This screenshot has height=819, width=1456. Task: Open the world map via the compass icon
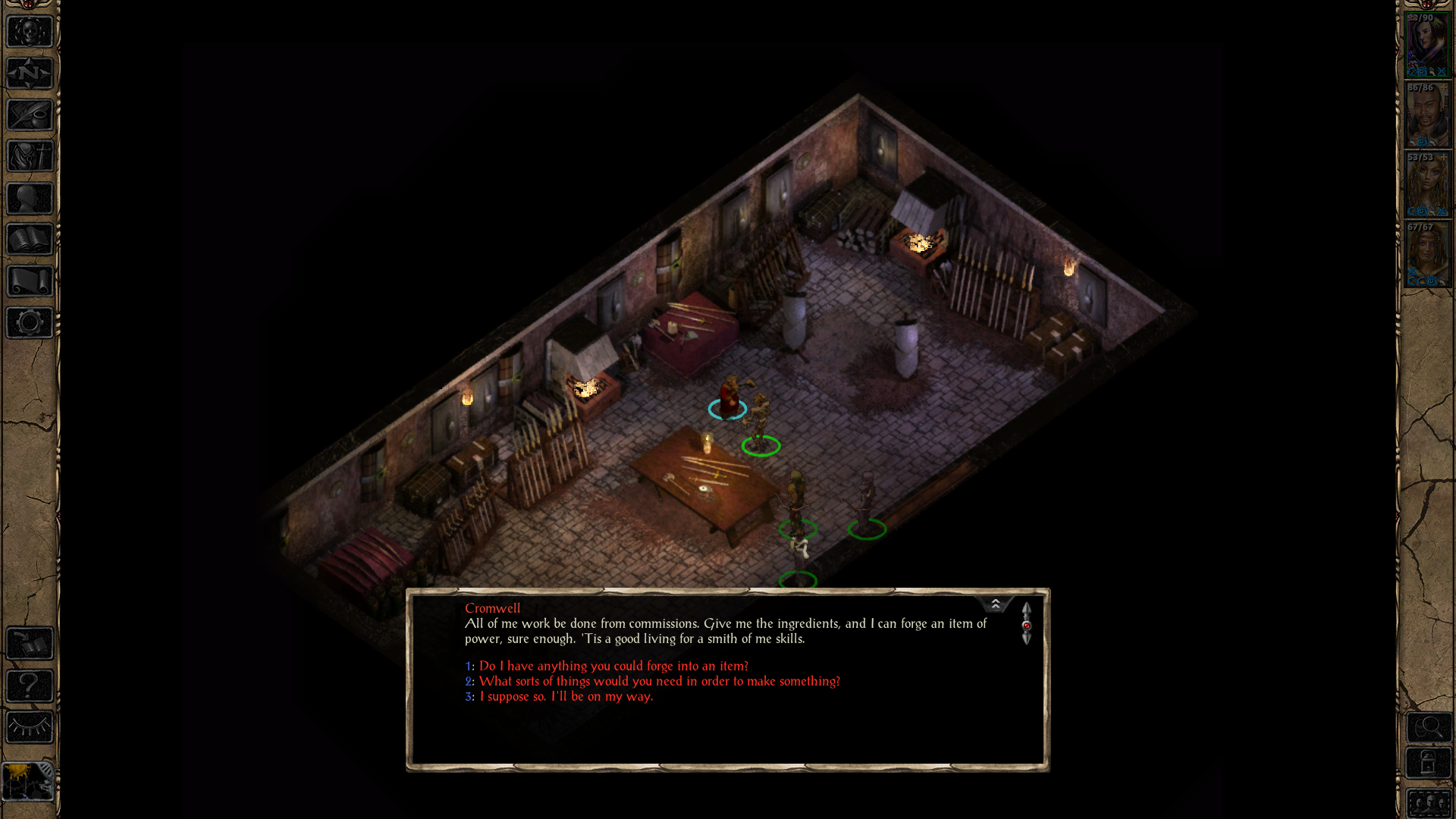29,73
